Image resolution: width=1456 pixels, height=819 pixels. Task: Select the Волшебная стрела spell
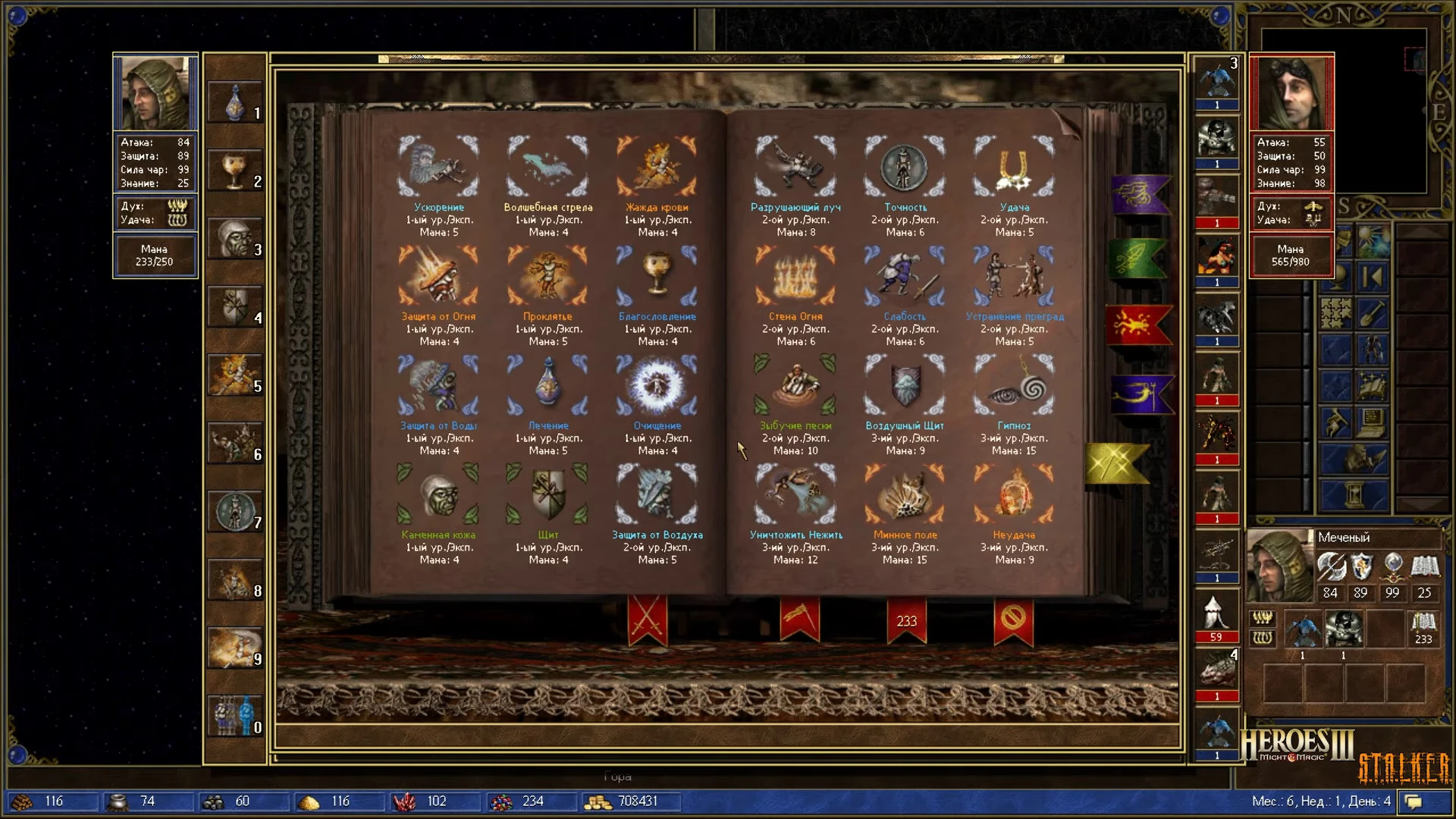click(548, 168)
